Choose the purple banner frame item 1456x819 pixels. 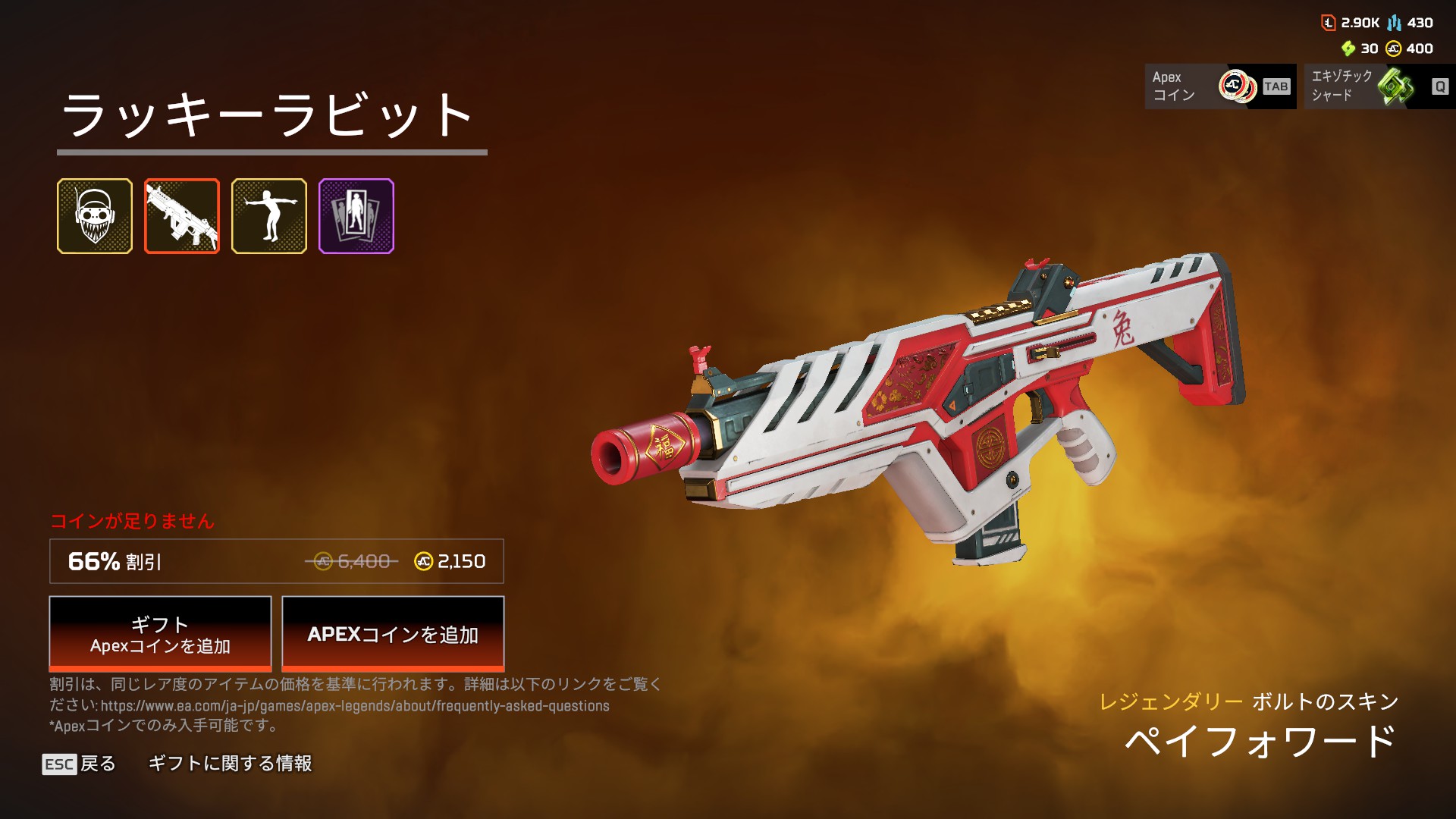(356, 216)
